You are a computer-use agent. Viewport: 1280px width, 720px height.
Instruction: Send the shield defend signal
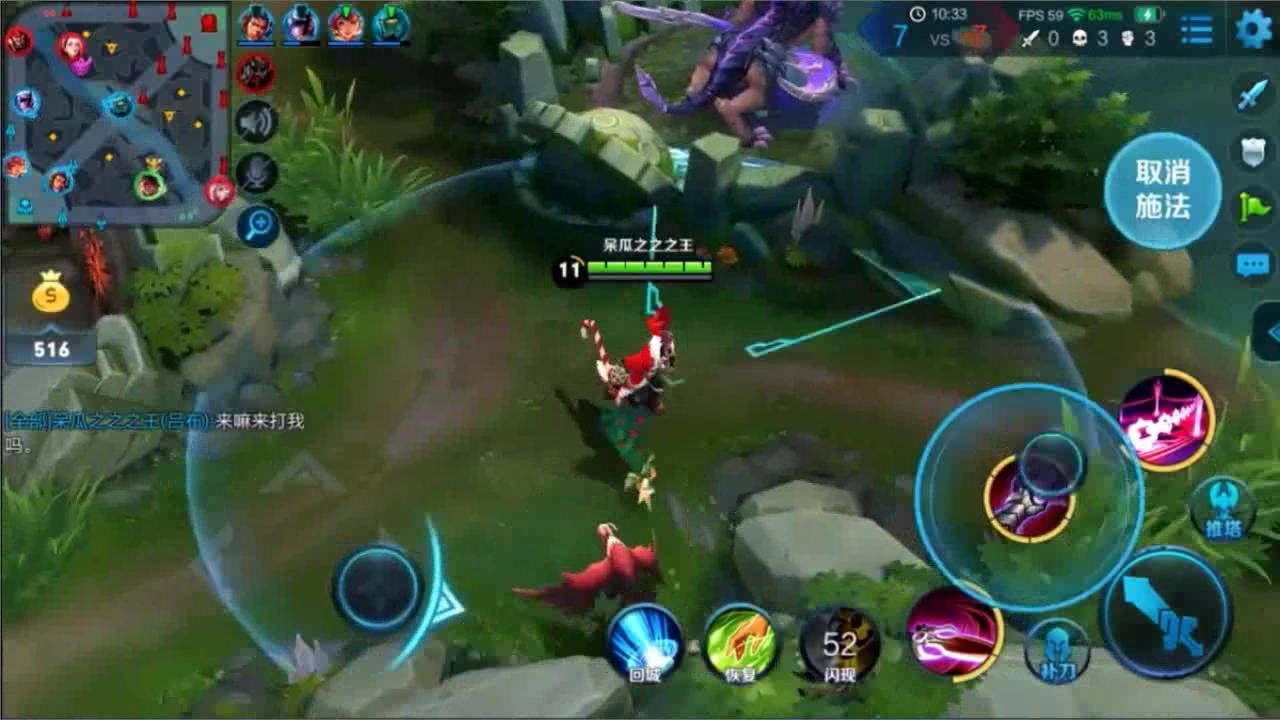1253,150
